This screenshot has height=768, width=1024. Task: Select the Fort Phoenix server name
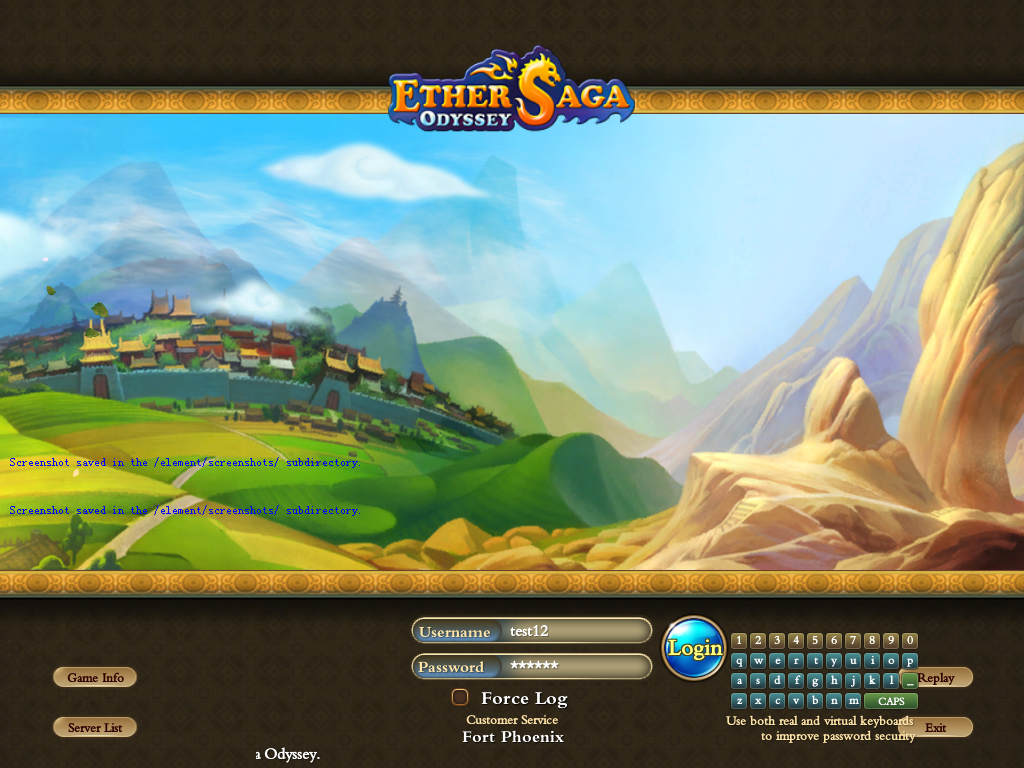click(513, 737)
